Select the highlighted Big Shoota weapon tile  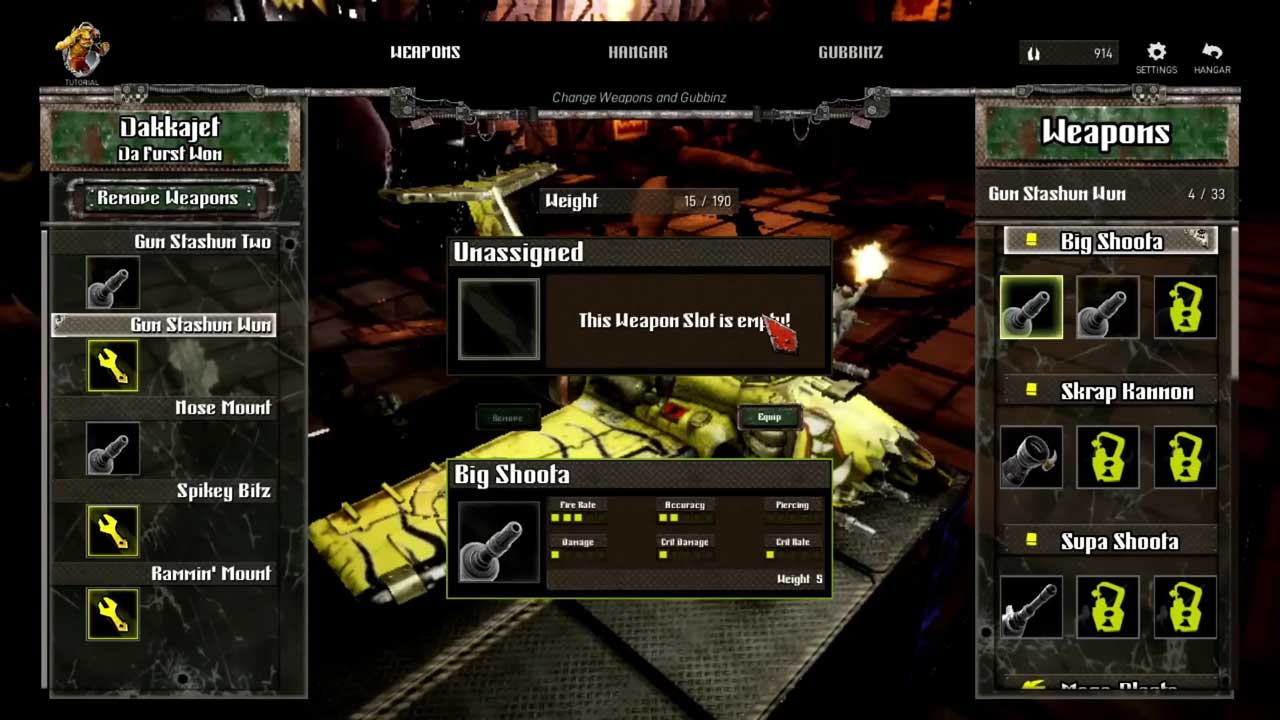point(1031,308)
